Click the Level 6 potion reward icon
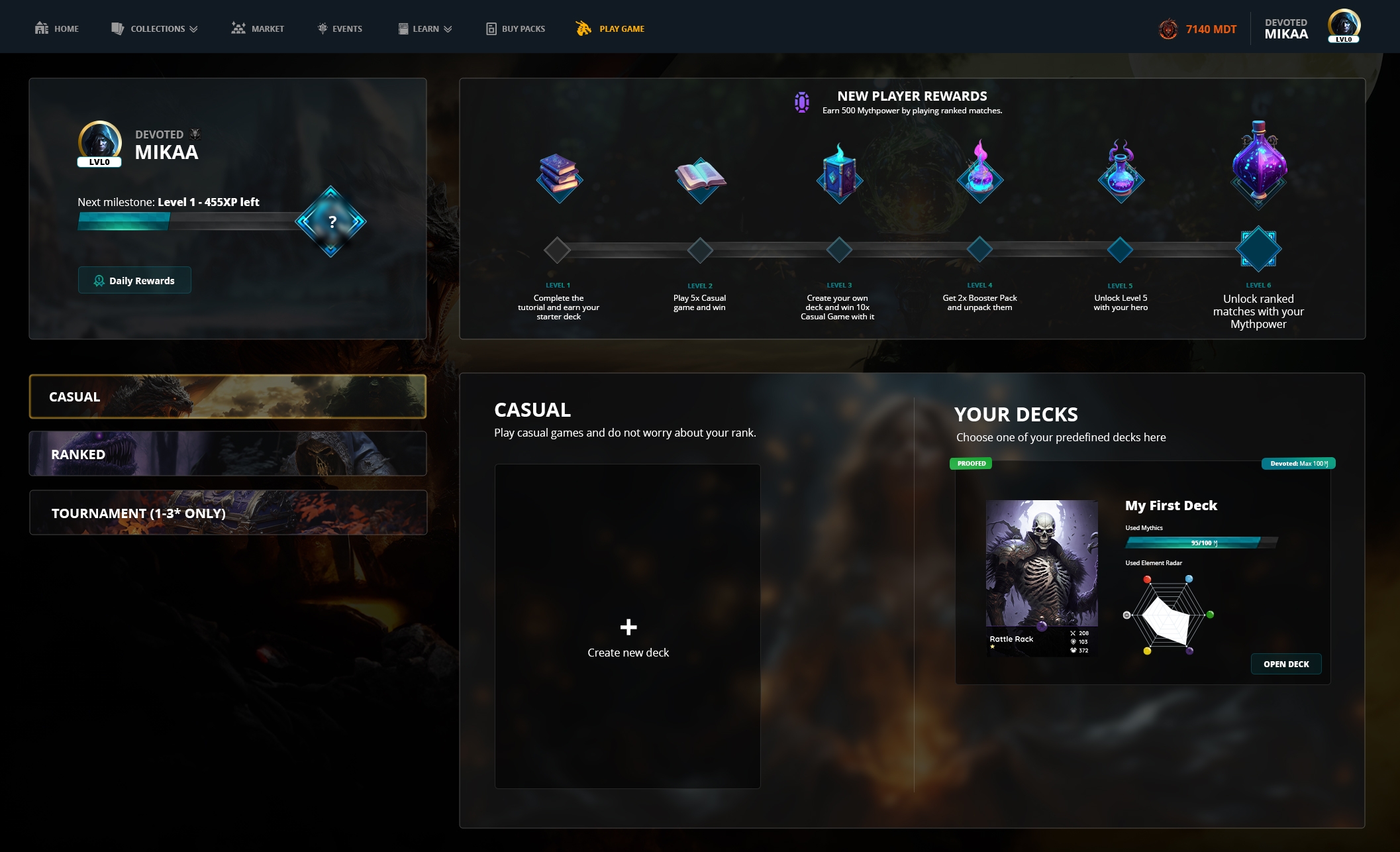The height and width of the screenshot is (852, 1400). [1258, 162]
